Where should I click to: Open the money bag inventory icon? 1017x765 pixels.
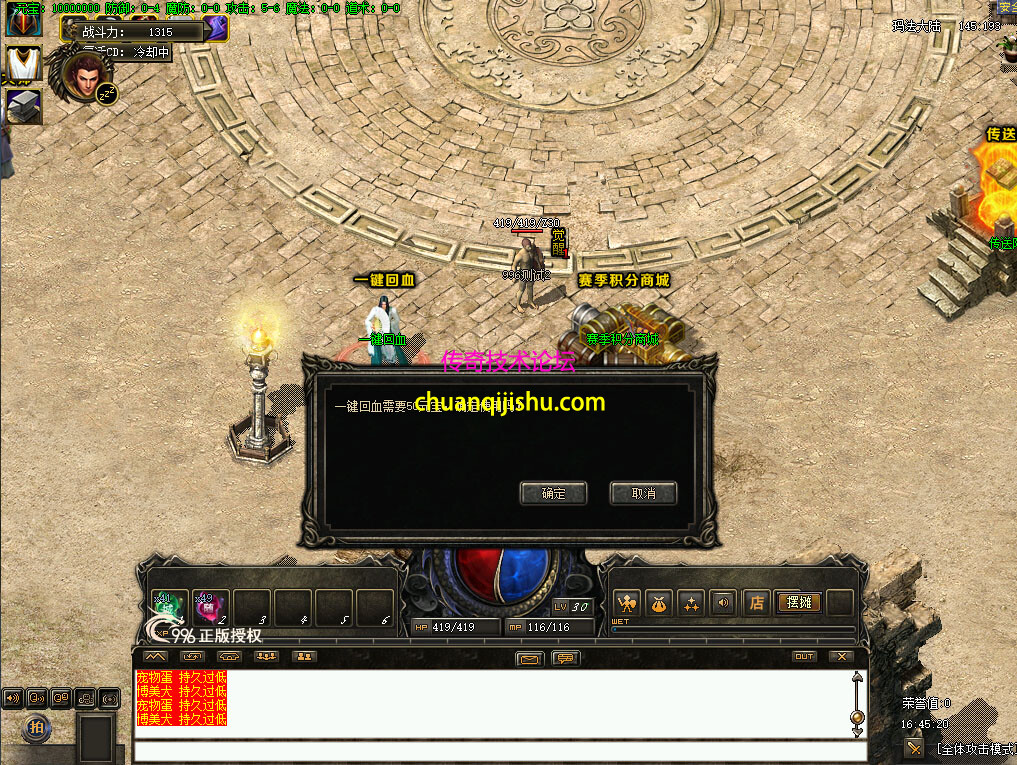tap(659, 602)
